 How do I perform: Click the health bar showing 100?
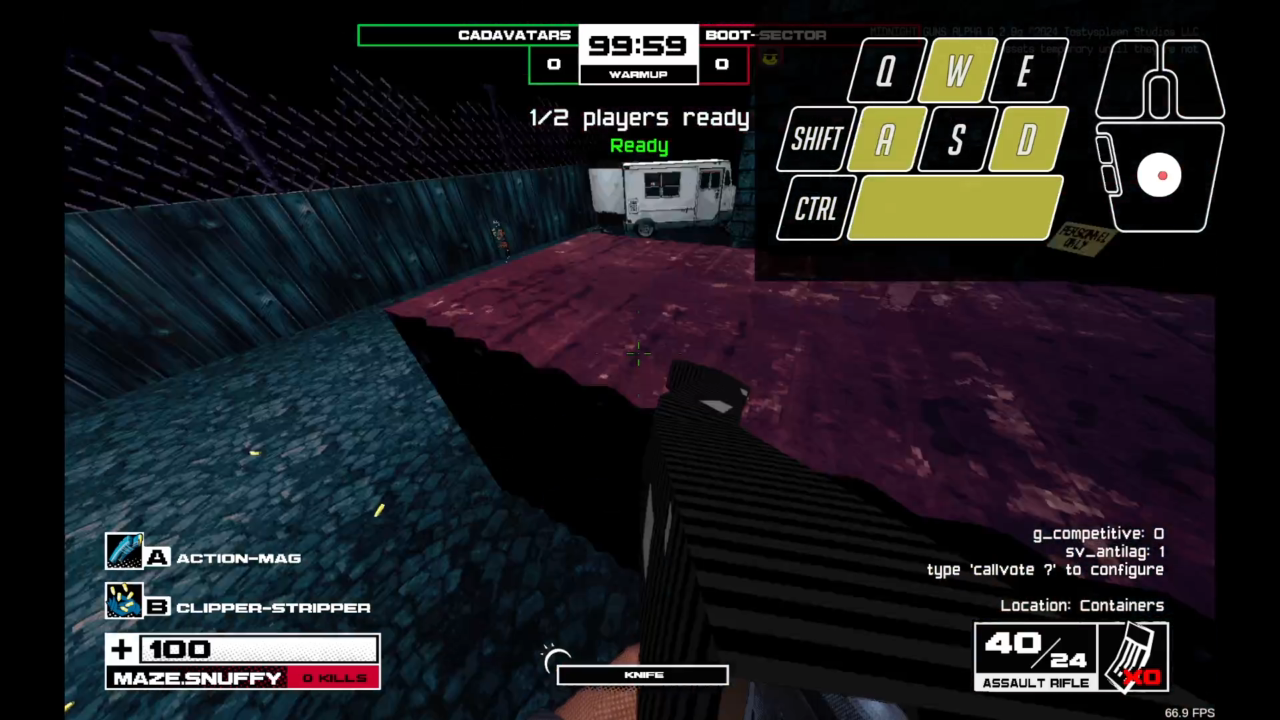260,649
